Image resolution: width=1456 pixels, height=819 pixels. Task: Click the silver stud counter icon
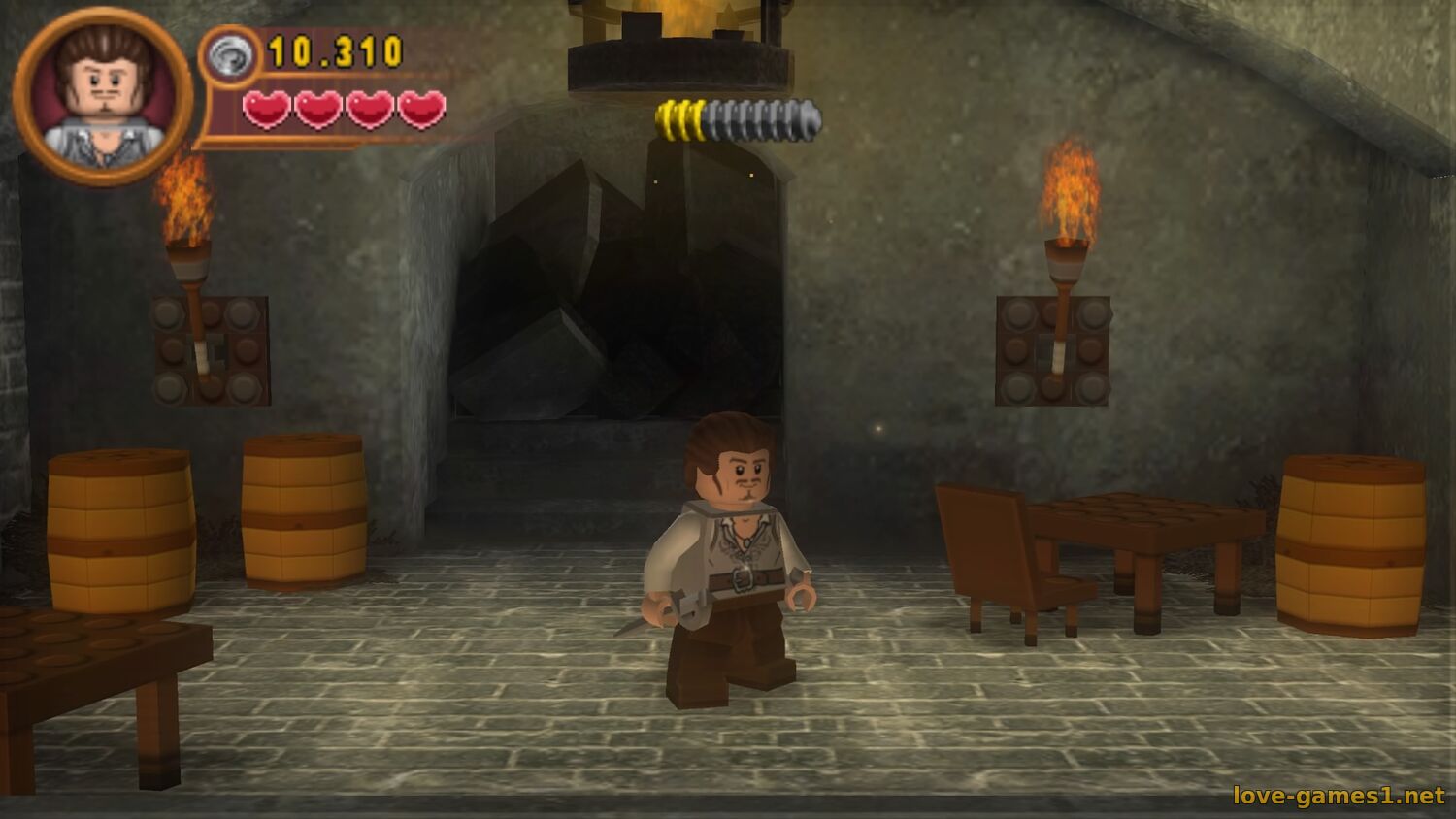coord(231,55)
